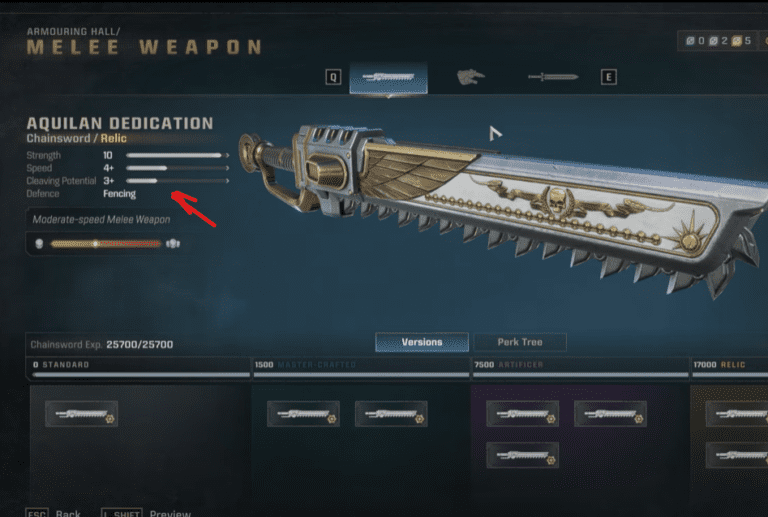Pick the first Master-Crafted chainsword version
This screenshot has height=517, width=768.
click(303, 414)
